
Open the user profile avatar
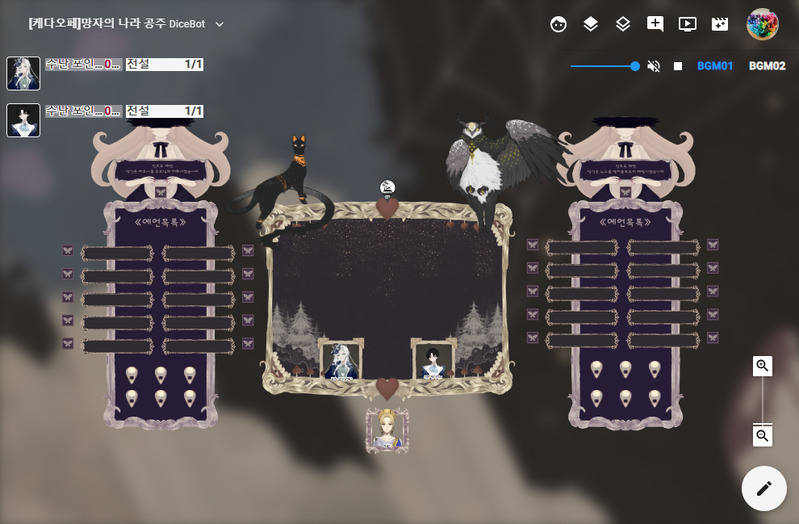(x=763, y=24)
